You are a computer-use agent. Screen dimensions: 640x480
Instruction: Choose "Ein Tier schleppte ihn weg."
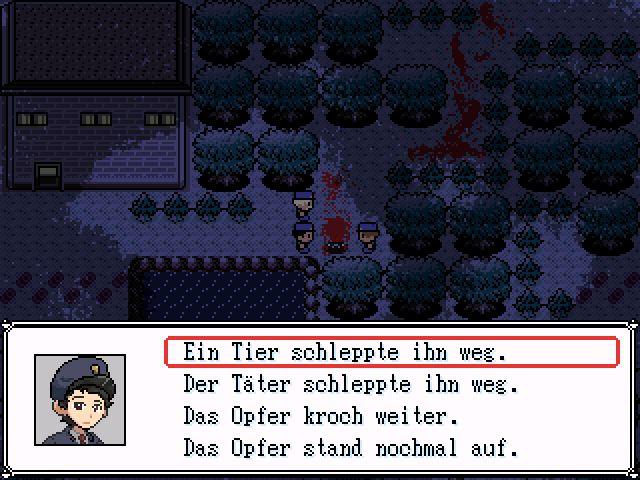[345, 352]
